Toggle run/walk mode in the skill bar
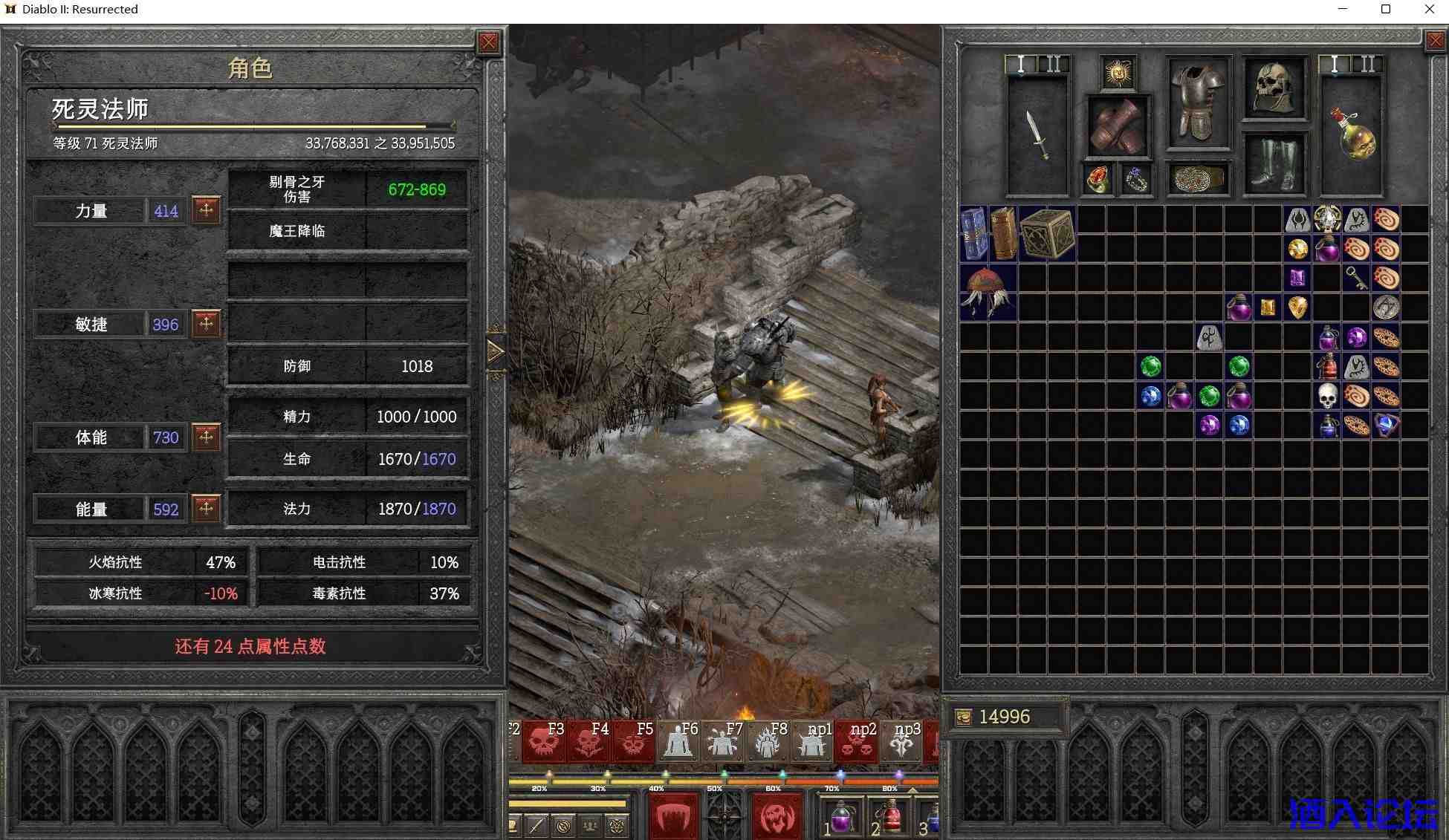This screenshot has width=1449, height=840. [537, 825]
